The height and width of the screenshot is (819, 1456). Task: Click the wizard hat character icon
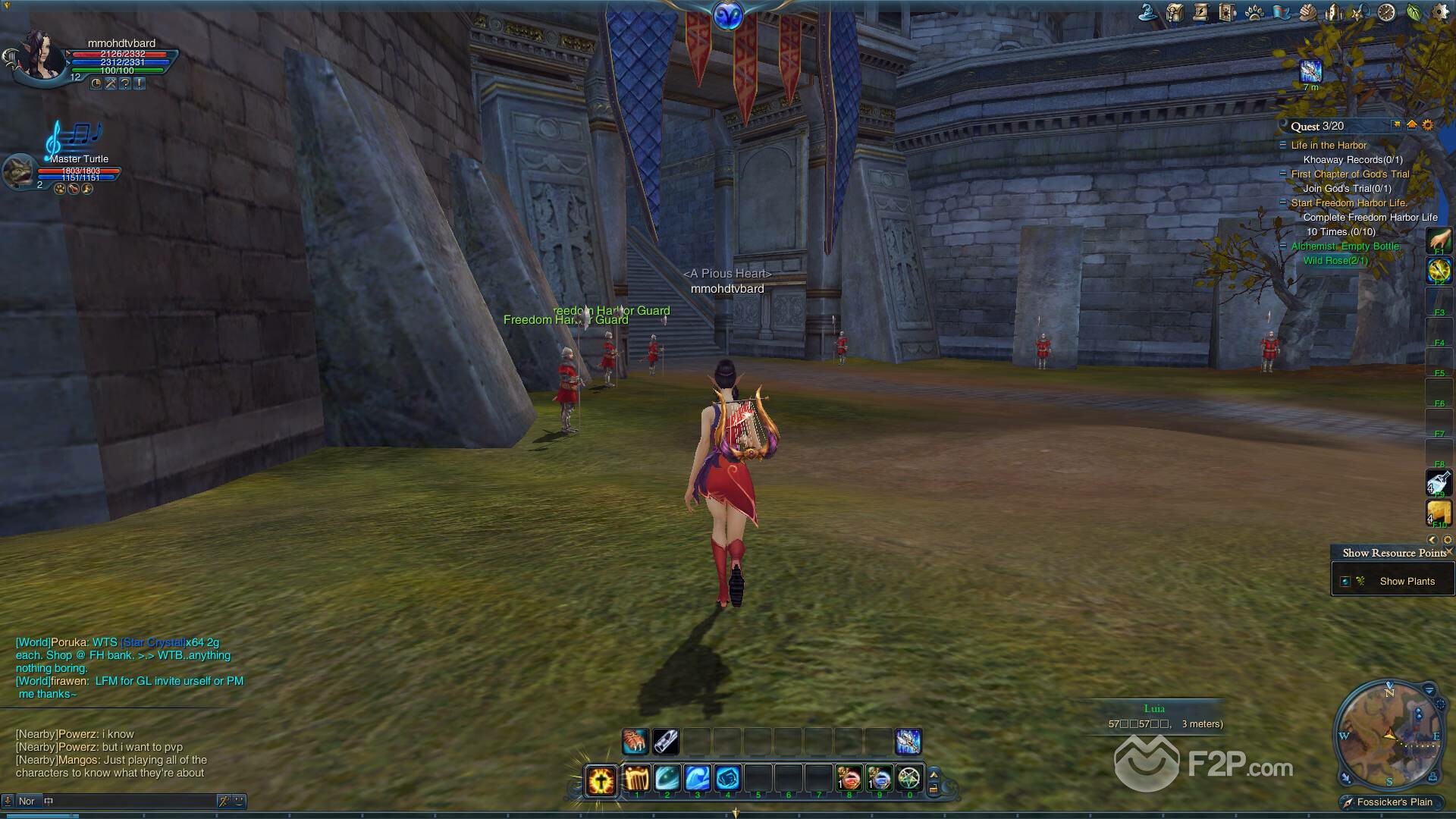pyautogui.click(x=1148, y=12)
